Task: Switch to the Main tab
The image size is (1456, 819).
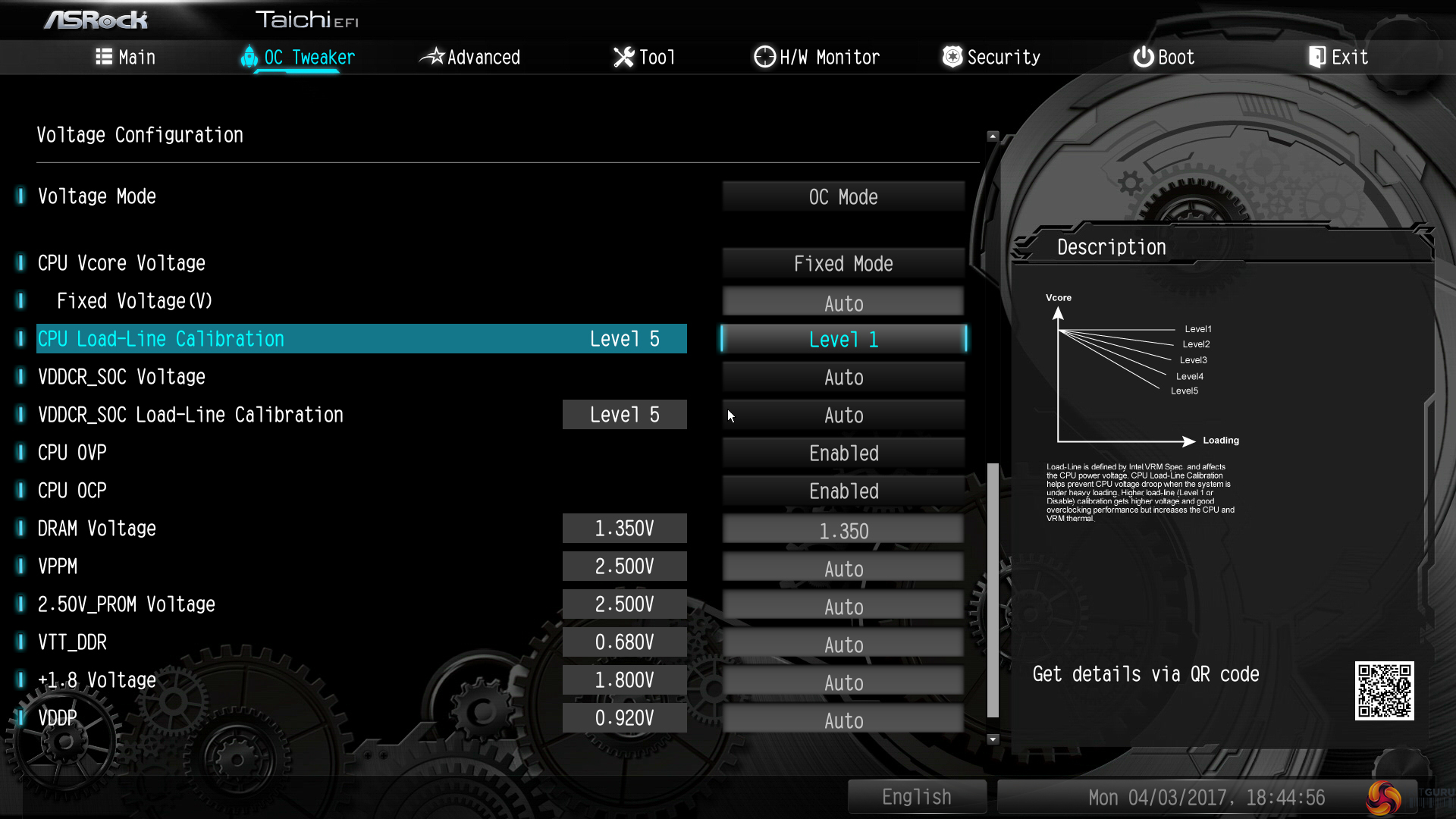Action: [126, 57]
